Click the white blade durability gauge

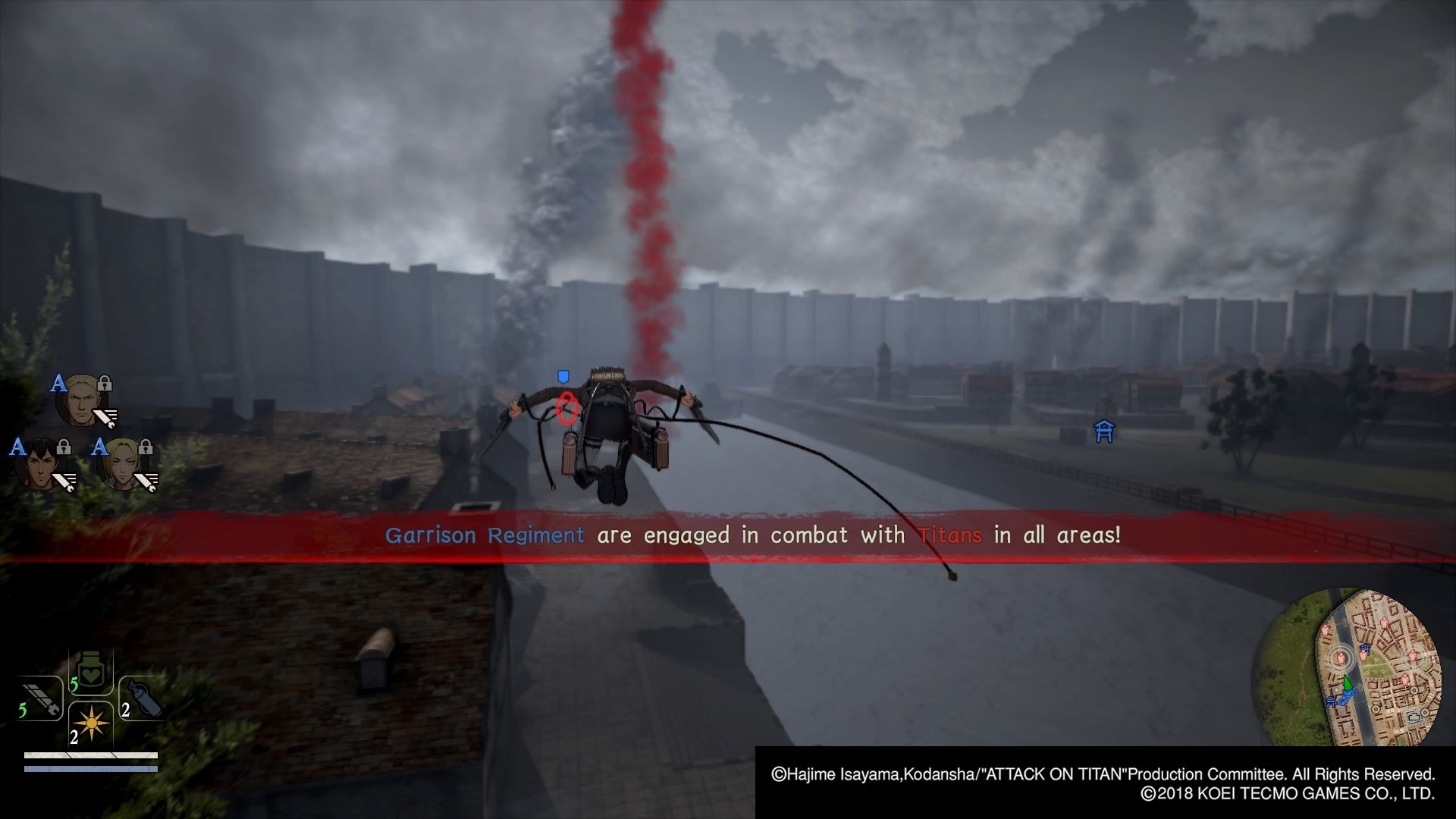click(91, 755)
